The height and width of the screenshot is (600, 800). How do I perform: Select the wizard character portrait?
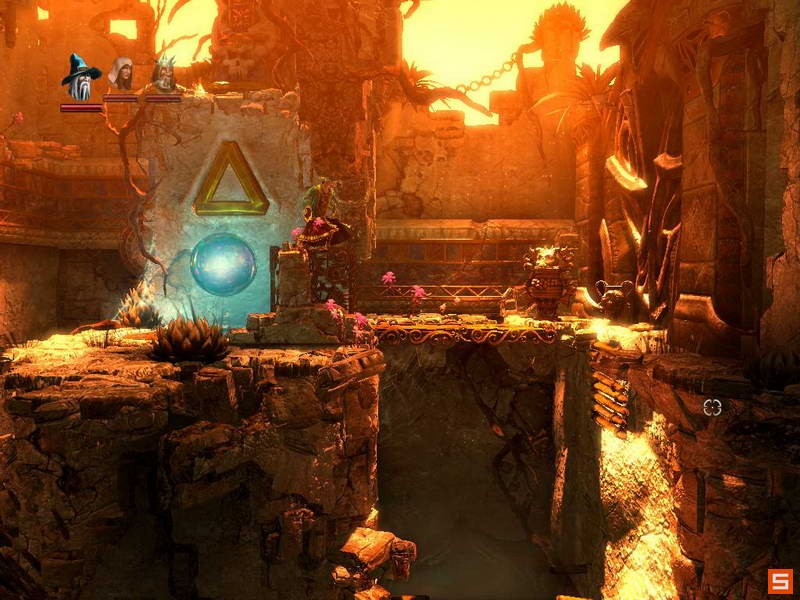[80, 76]
